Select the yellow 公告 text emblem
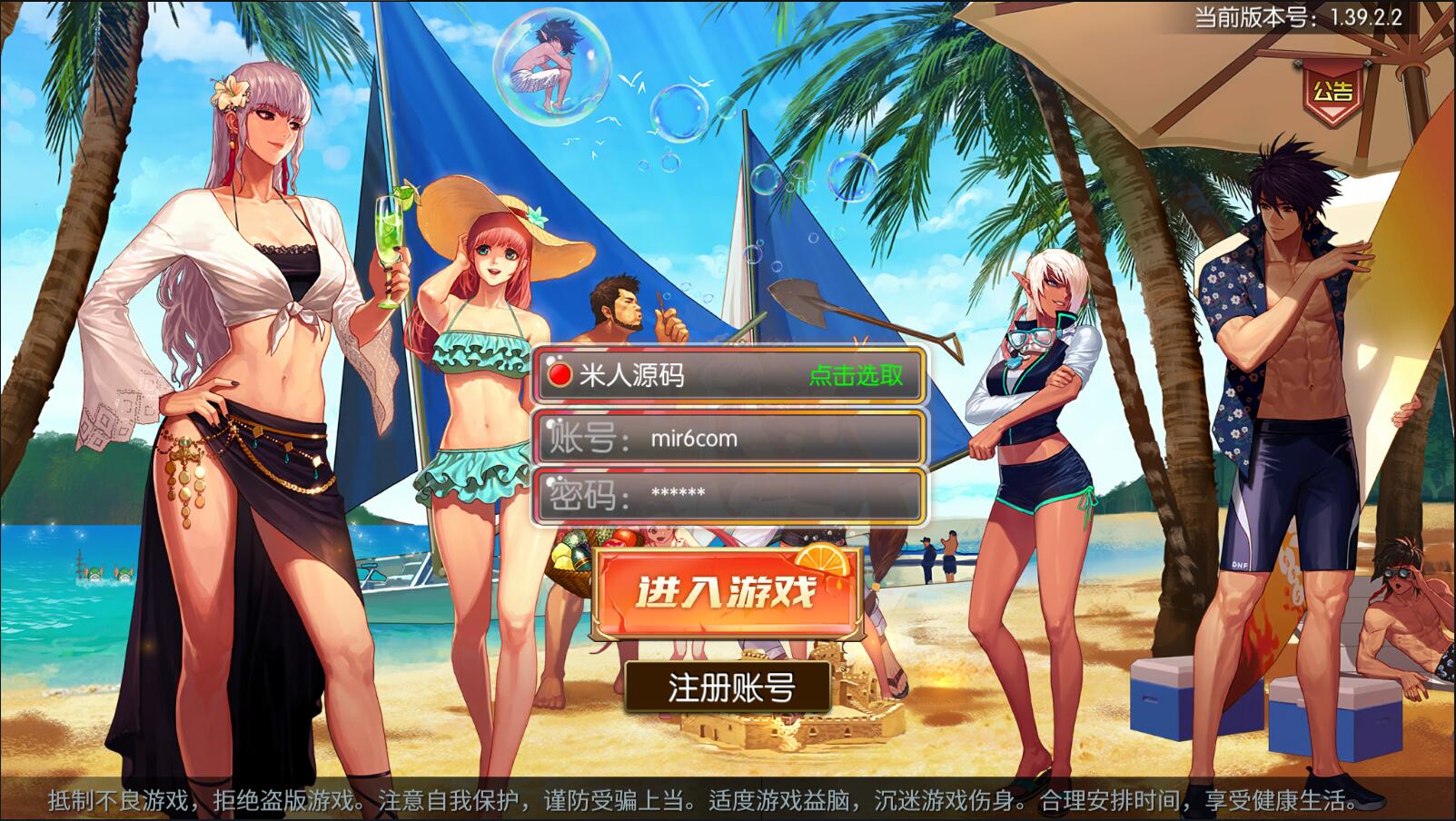The width and height of the screenshot is (1456, 821). 1333,90
